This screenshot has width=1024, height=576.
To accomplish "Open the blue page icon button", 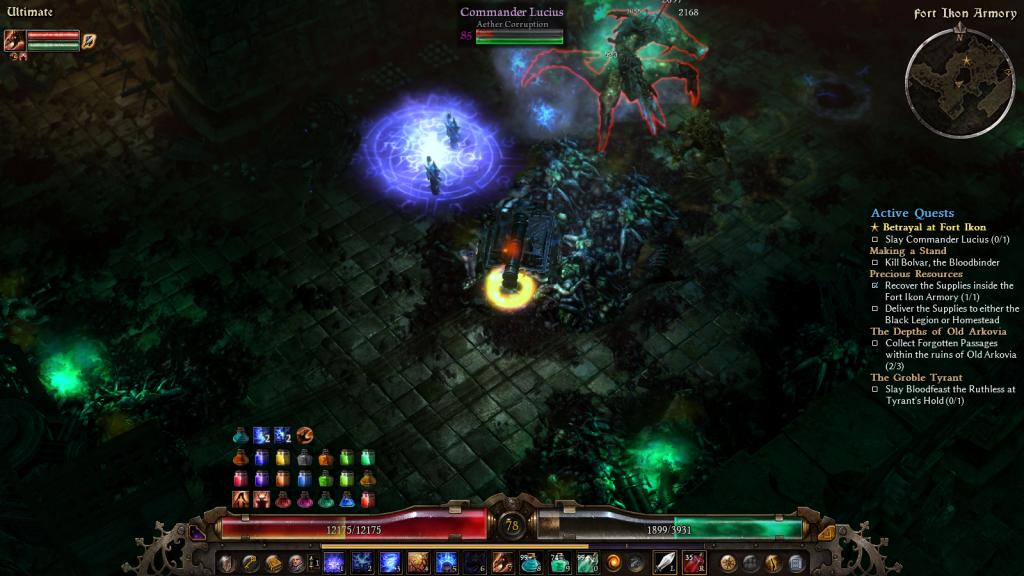I will (x=796, y=563).
